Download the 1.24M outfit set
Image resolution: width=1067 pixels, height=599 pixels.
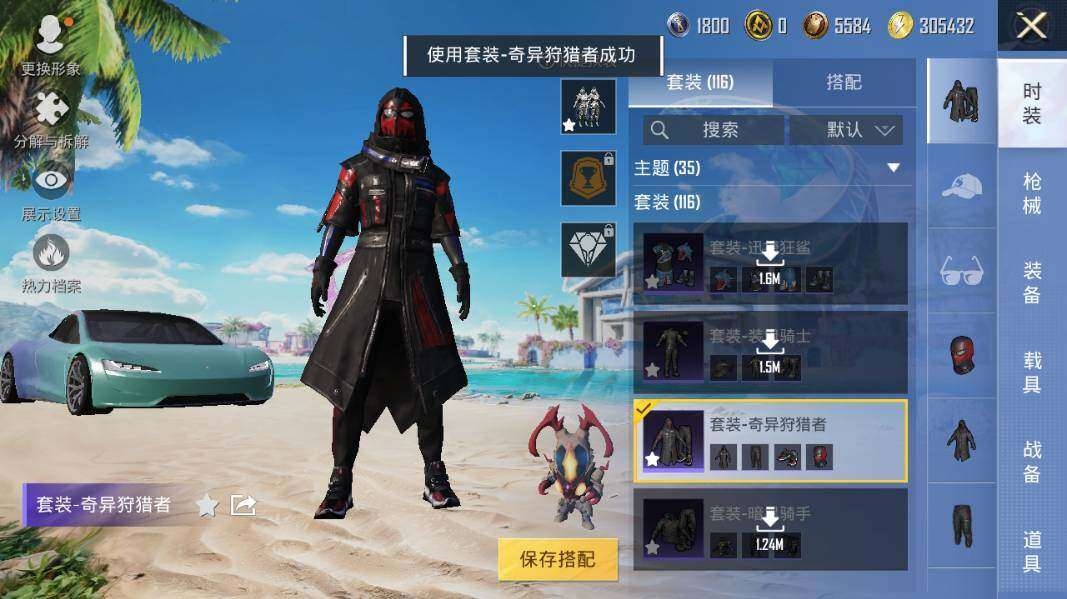click(x=769, y=523)
